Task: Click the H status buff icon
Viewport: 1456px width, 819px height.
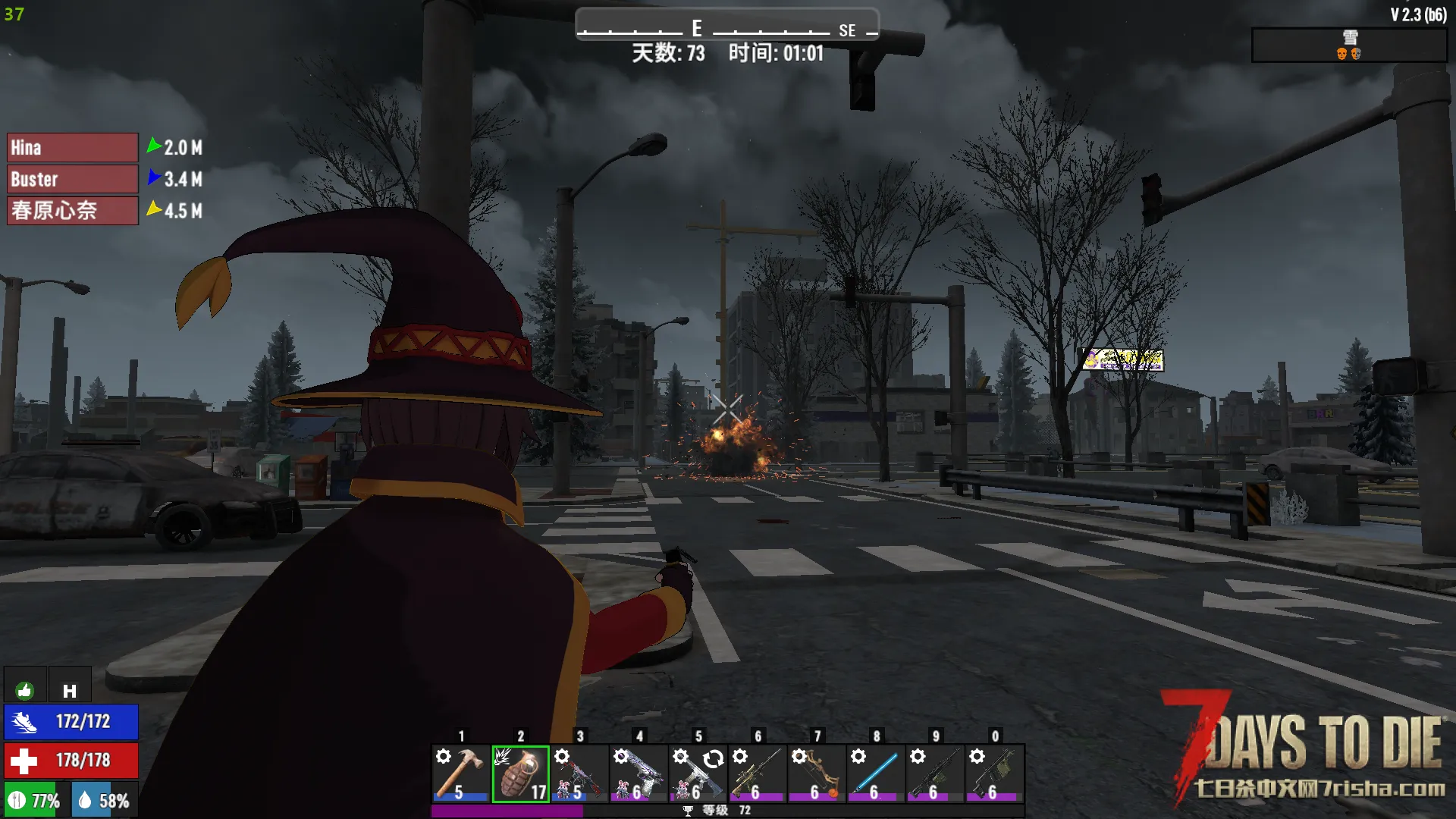Action: click(x=70, y=690)
